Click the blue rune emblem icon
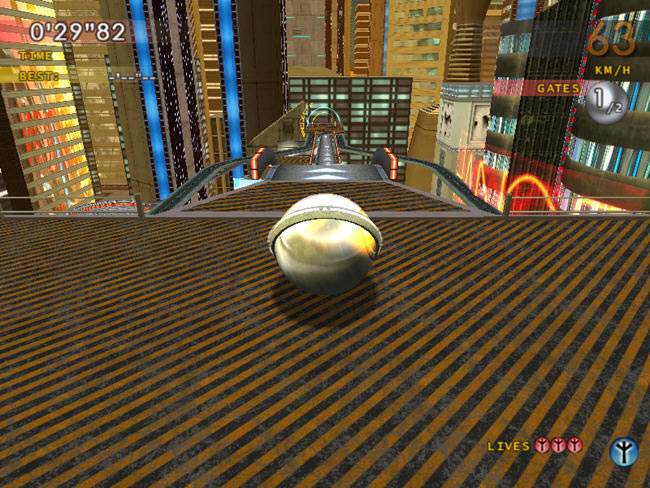Screen dimensions: 650x488 click(623, 451)
